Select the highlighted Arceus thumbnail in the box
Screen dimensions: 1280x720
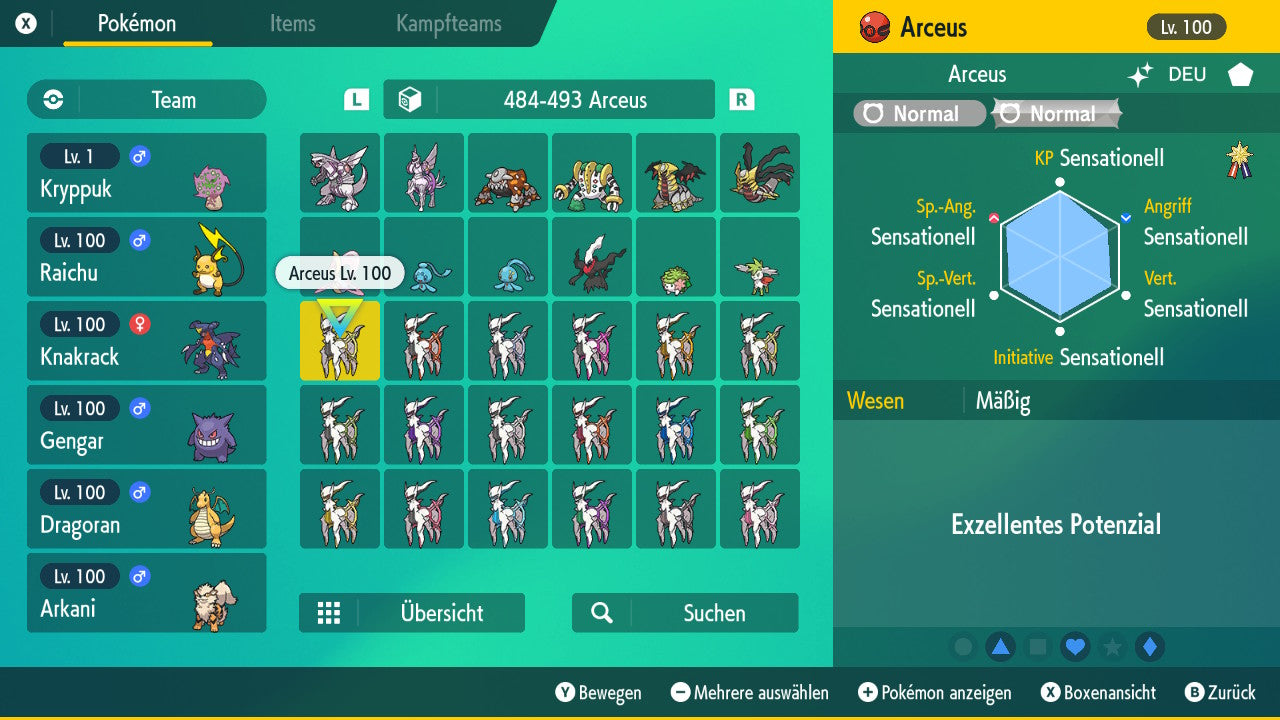339,340
